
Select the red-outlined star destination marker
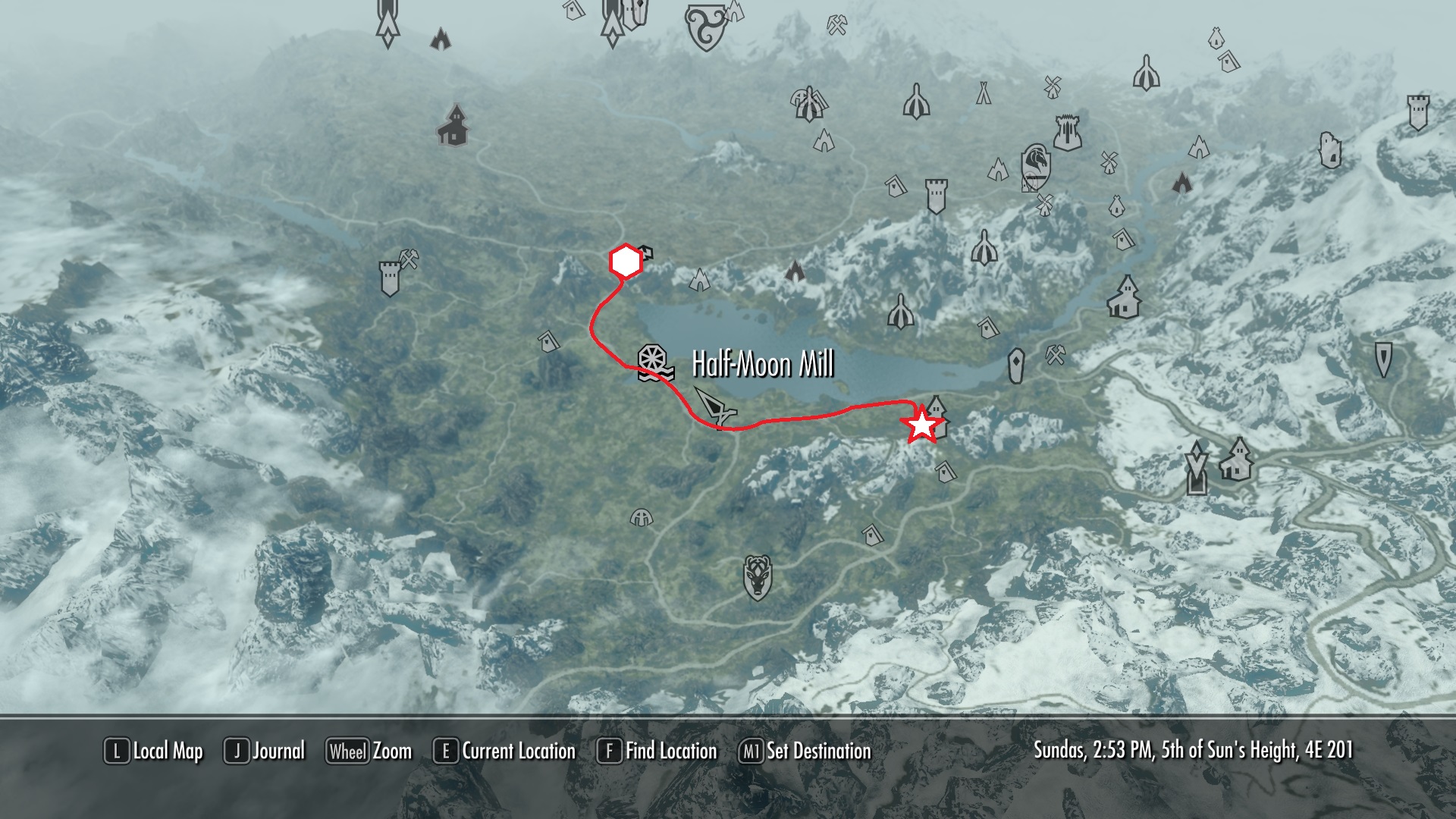(x=921, y=425)
